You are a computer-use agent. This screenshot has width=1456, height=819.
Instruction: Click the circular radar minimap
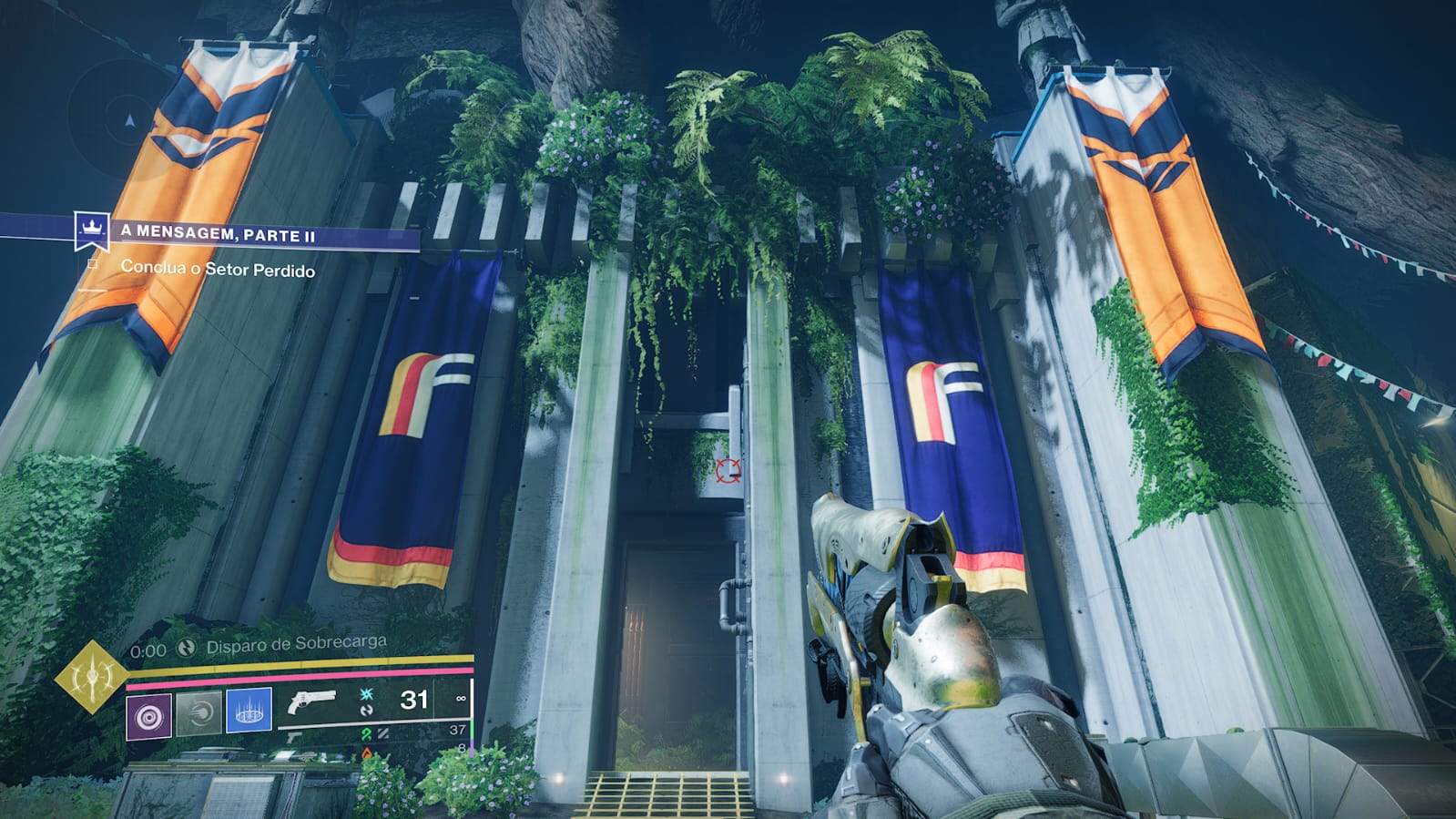(x=128, y=119)
